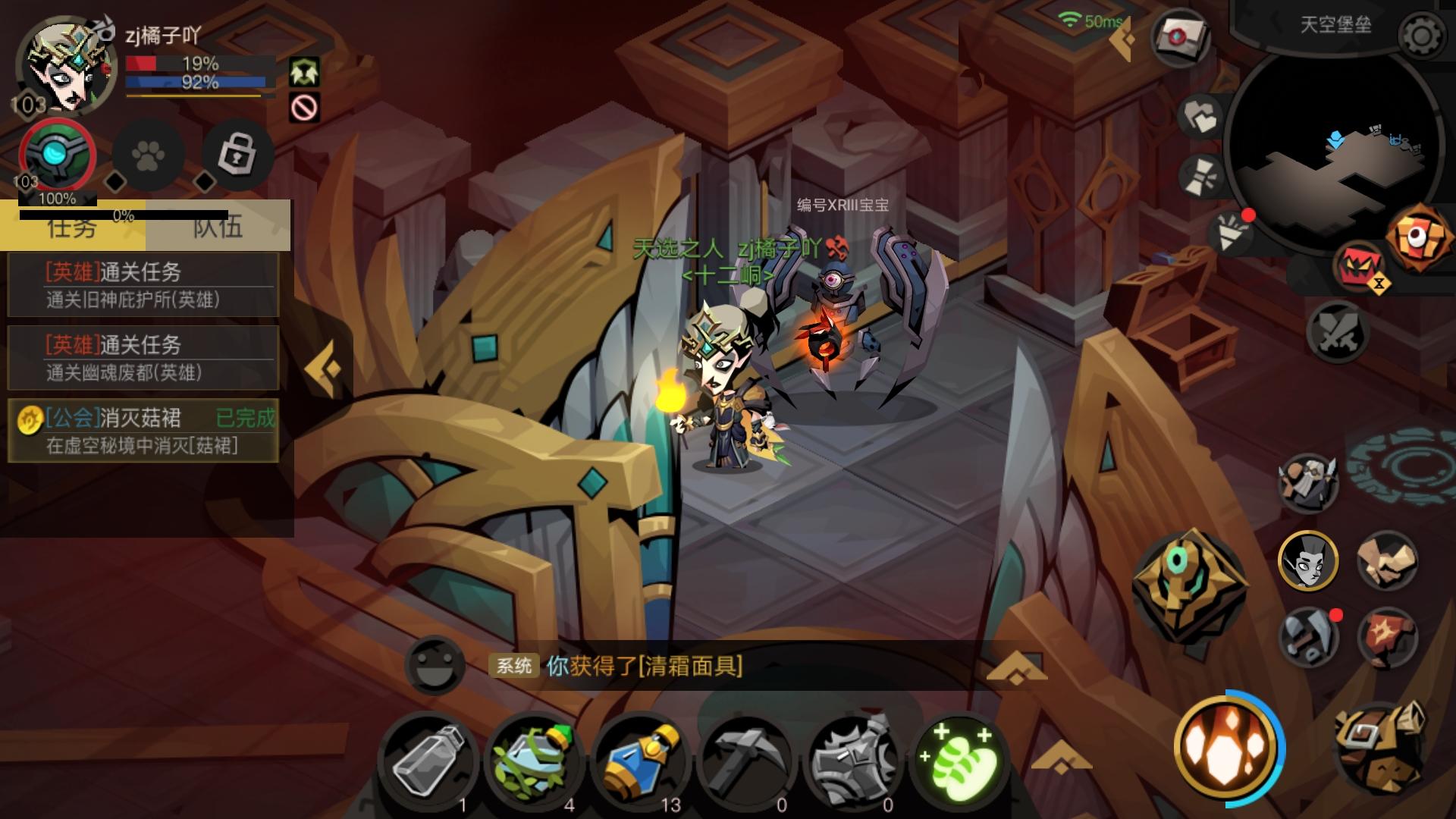The height and width of the screenshot is (819, 1456).
Task: Click the lock toggle next to the paw icon
Action: 237,155
